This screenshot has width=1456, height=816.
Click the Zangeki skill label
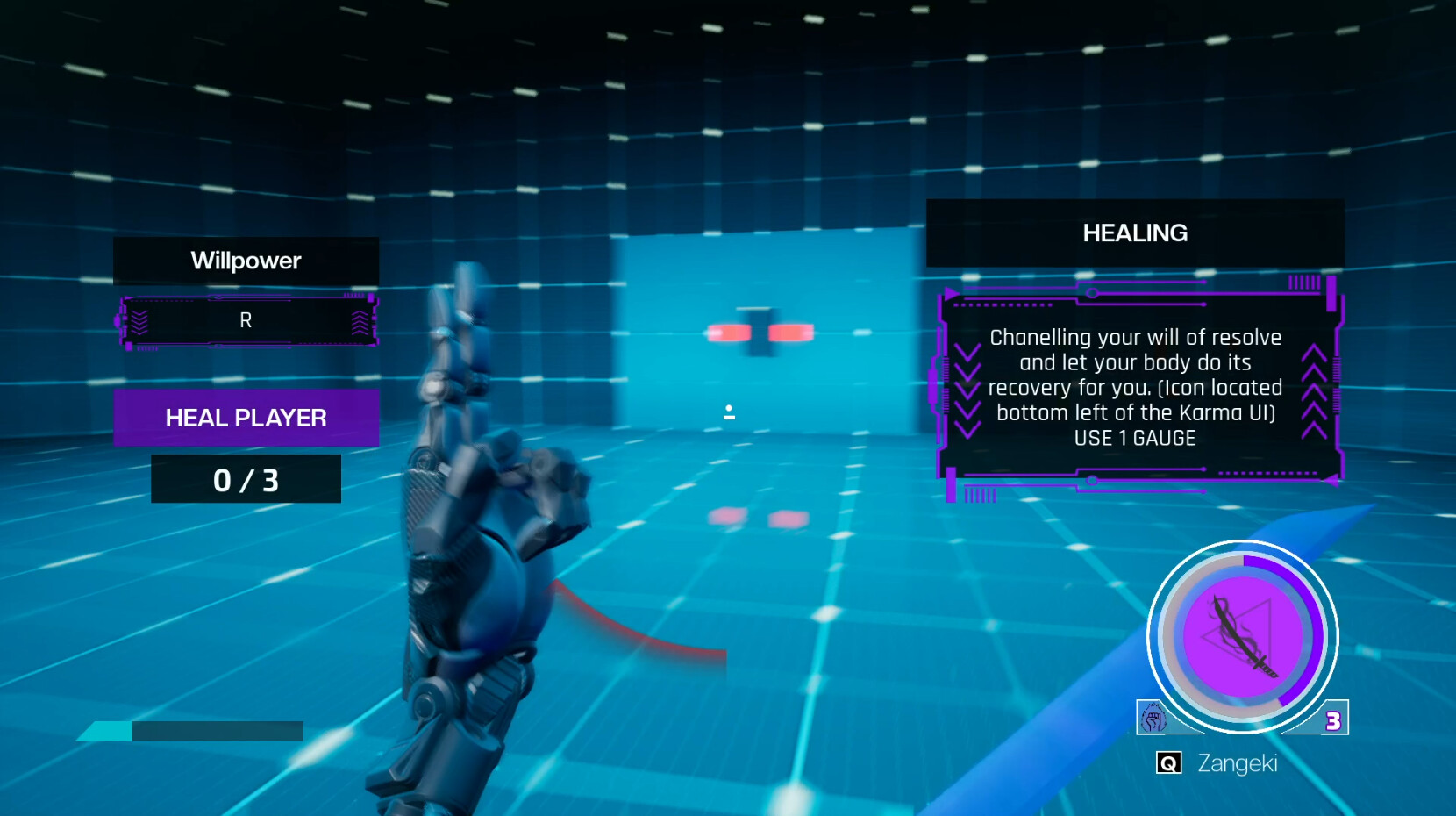[x=1239, y=762]
